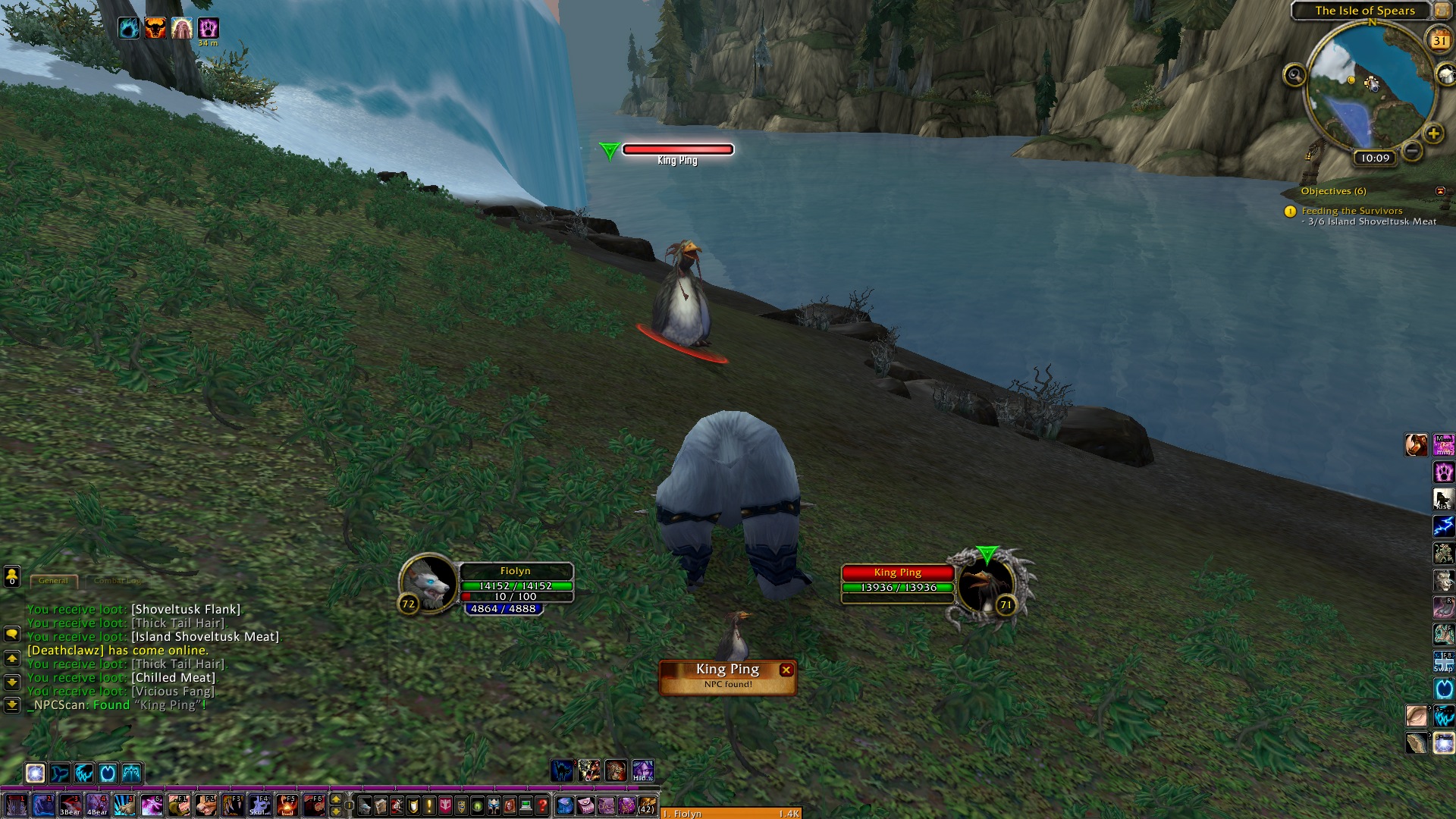Click the action bar page-up arrow
This screenshot has width=1456, height=819.
tap(336, 799)
